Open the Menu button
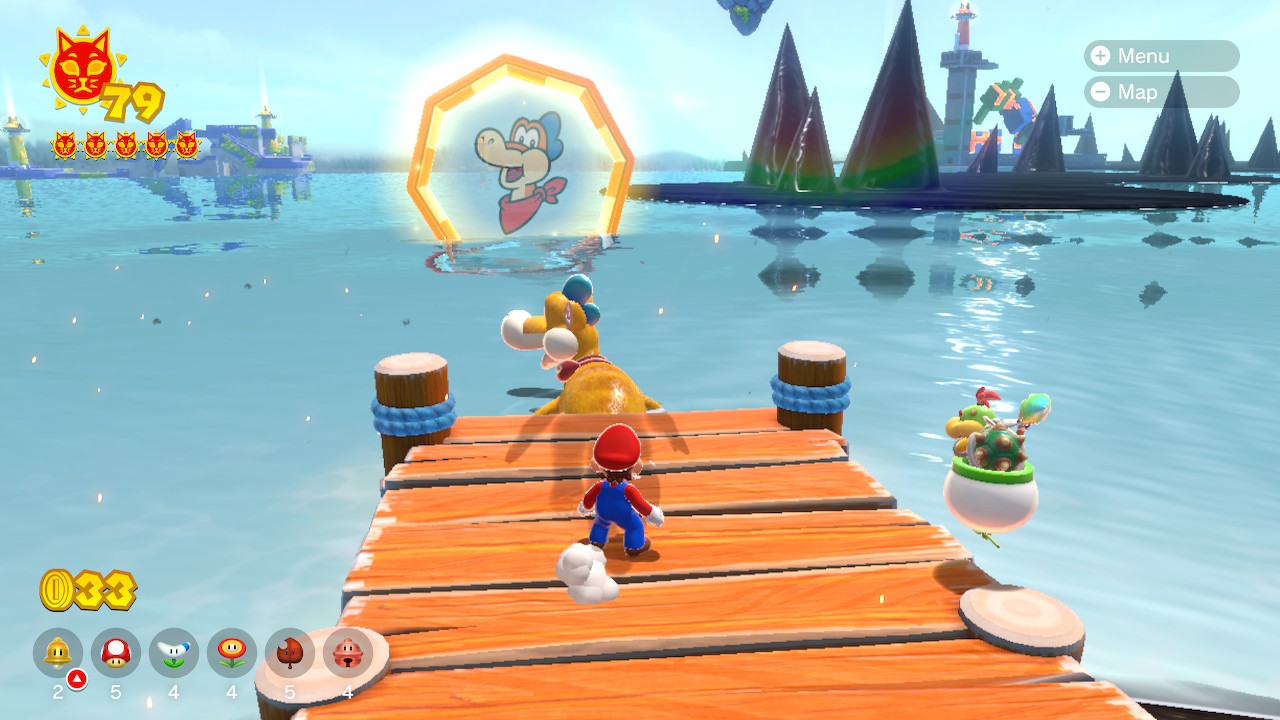The image size is (1280, 720). click(1160, 56)
